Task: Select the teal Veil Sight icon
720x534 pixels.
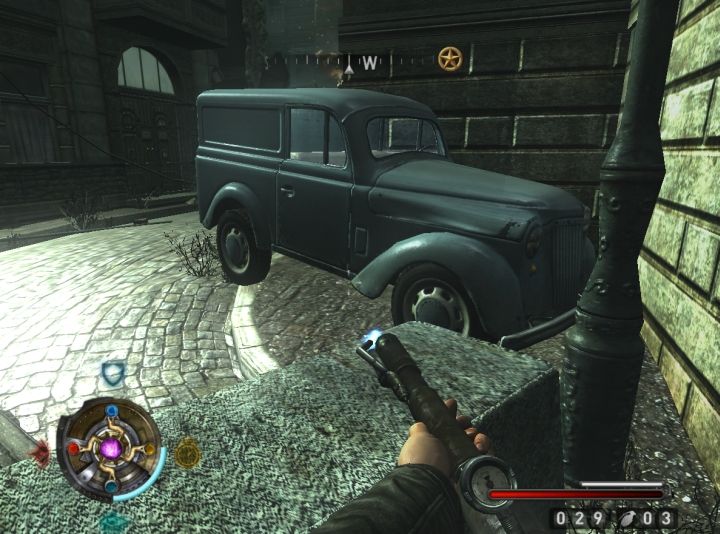Action: [x=112, y=521]
